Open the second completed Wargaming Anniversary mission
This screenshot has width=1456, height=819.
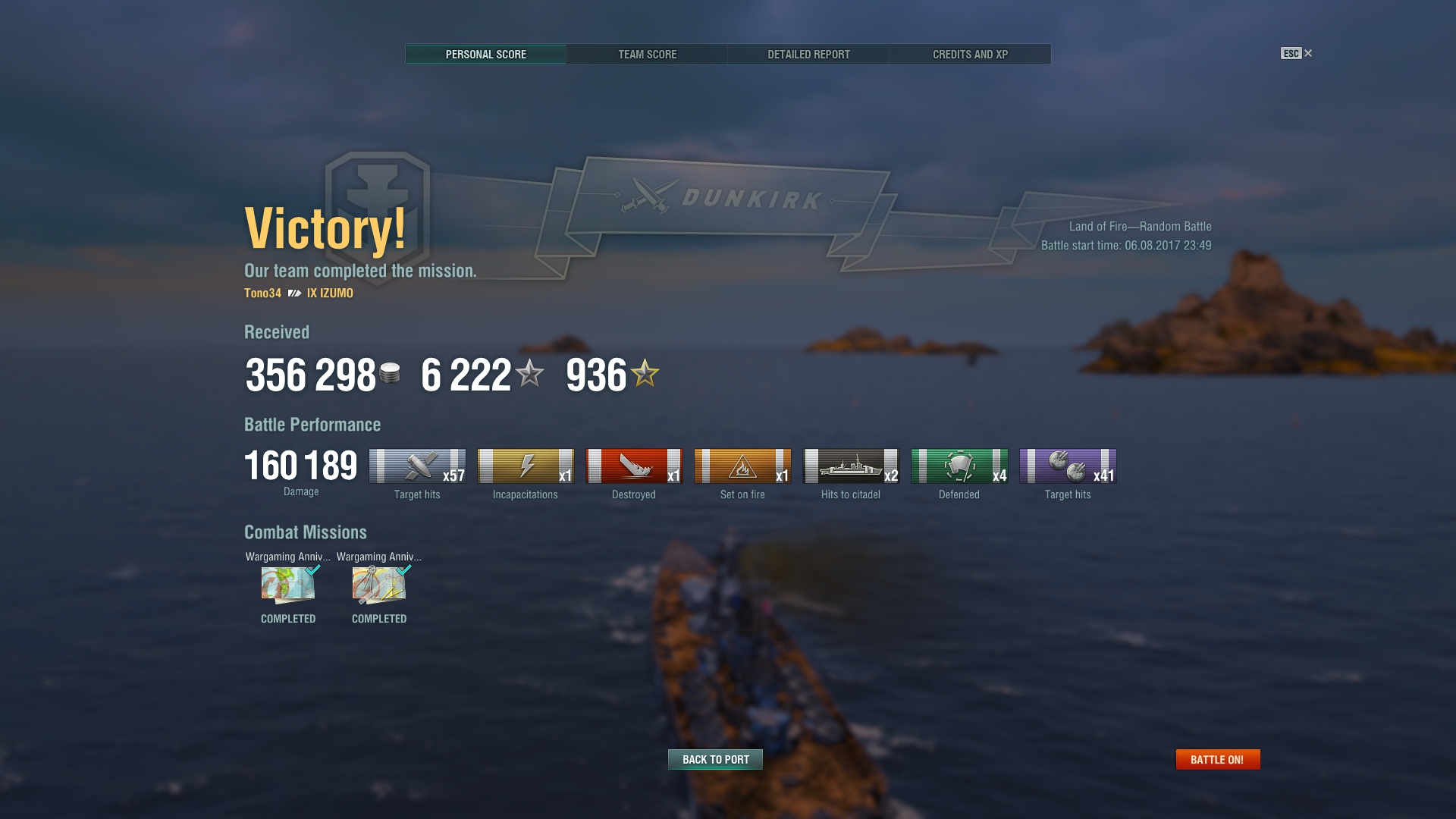379,585
